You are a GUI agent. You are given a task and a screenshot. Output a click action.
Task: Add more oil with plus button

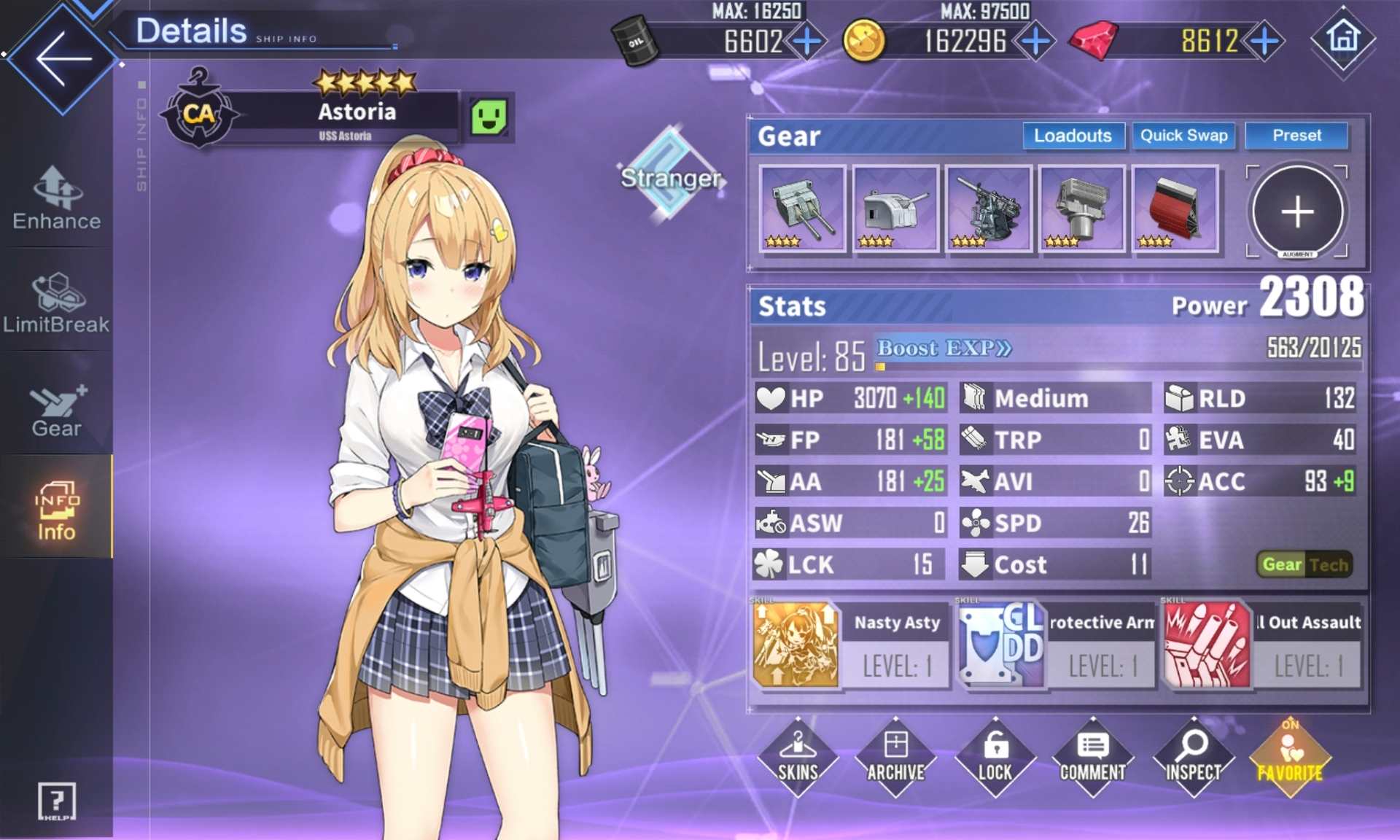(x=806, y=42)
